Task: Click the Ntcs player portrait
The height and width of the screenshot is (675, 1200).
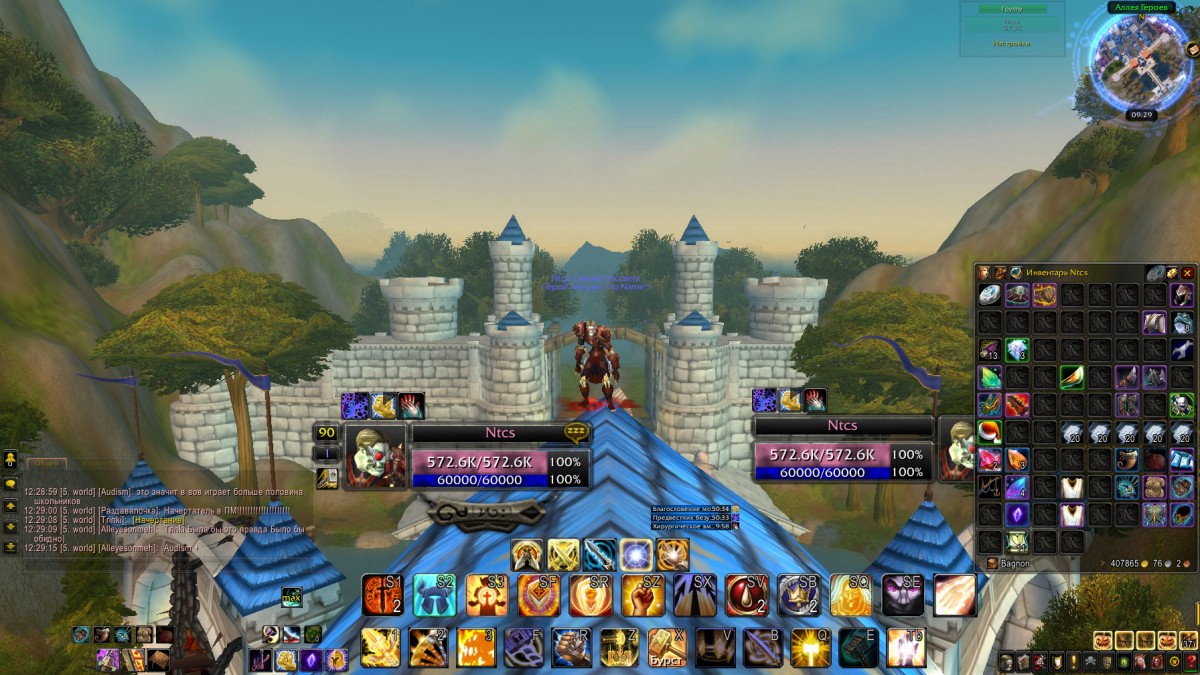Action: 375,455
